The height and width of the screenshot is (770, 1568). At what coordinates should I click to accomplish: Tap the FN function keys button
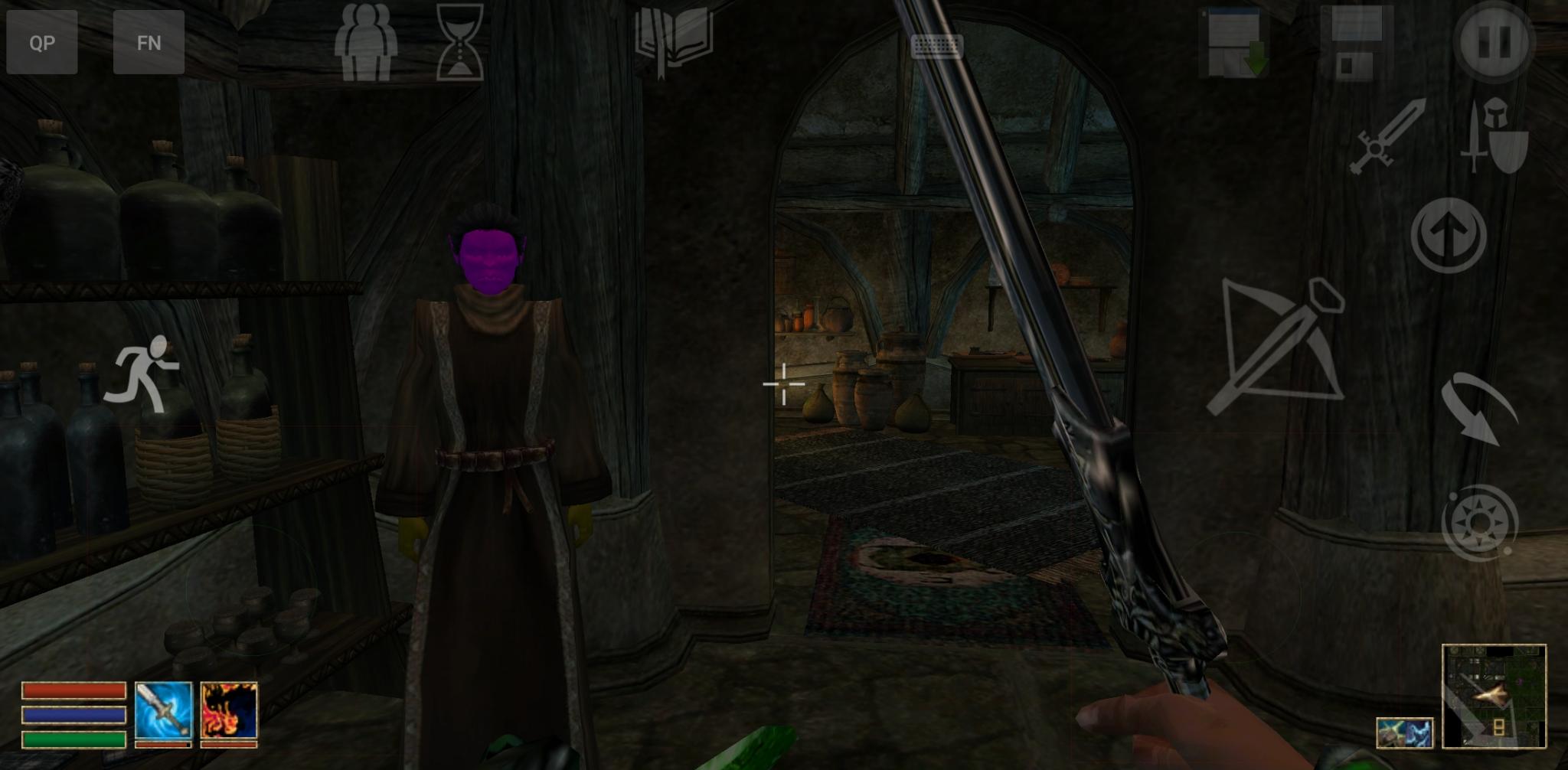coord(149,42)
